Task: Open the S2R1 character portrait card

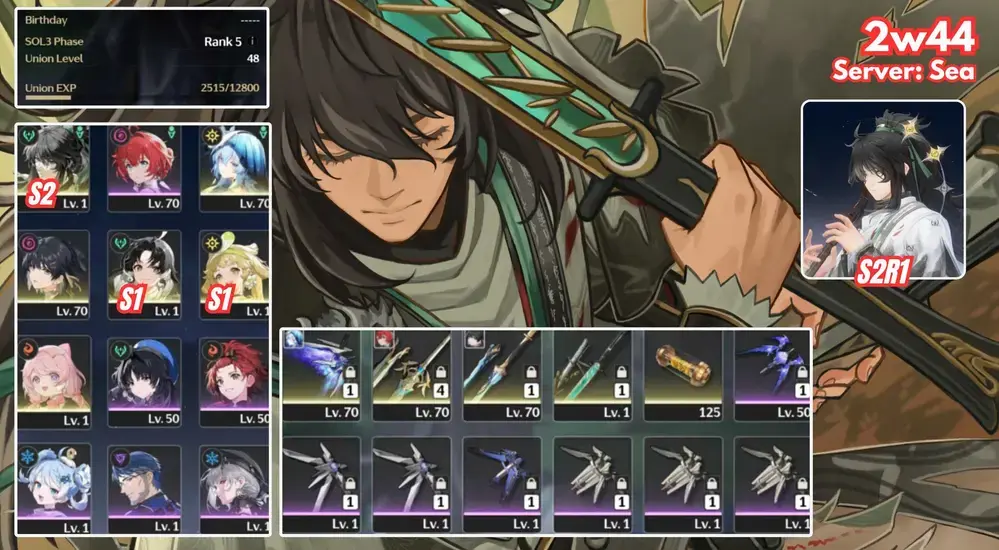Action: 883,188
